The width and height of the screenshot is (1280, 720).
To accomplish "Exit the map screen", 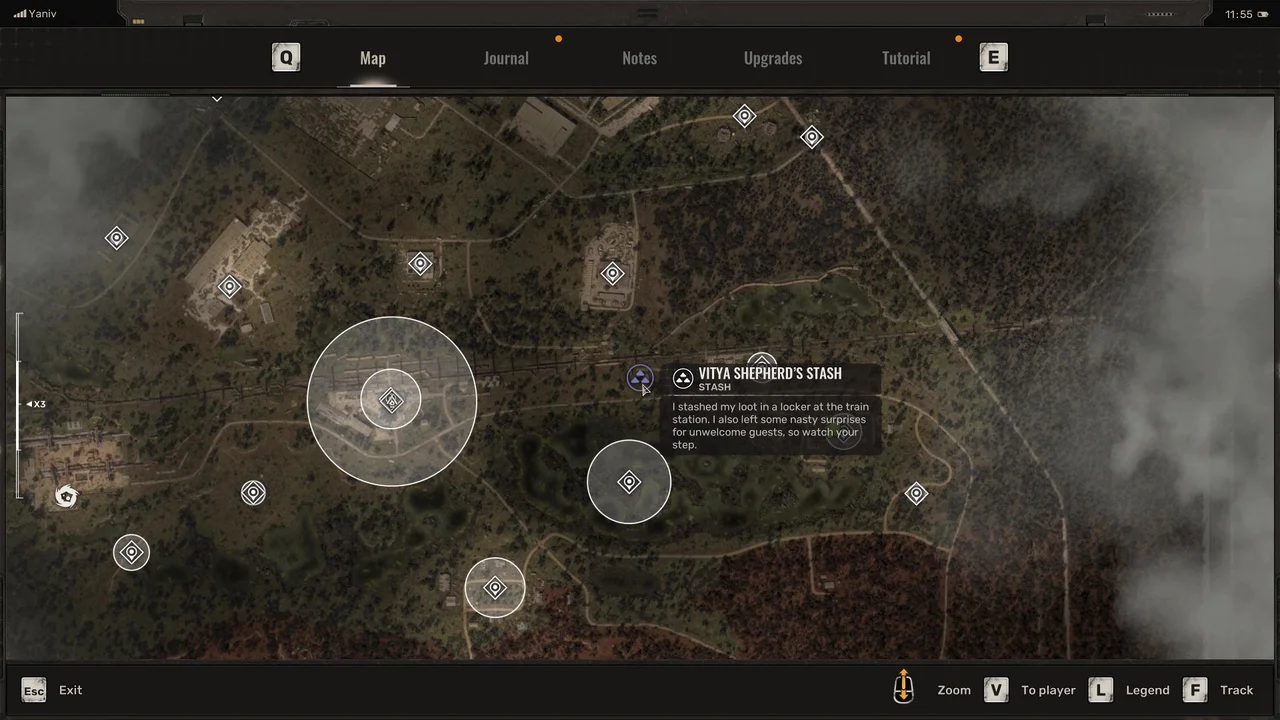I will tap(34, 690).
